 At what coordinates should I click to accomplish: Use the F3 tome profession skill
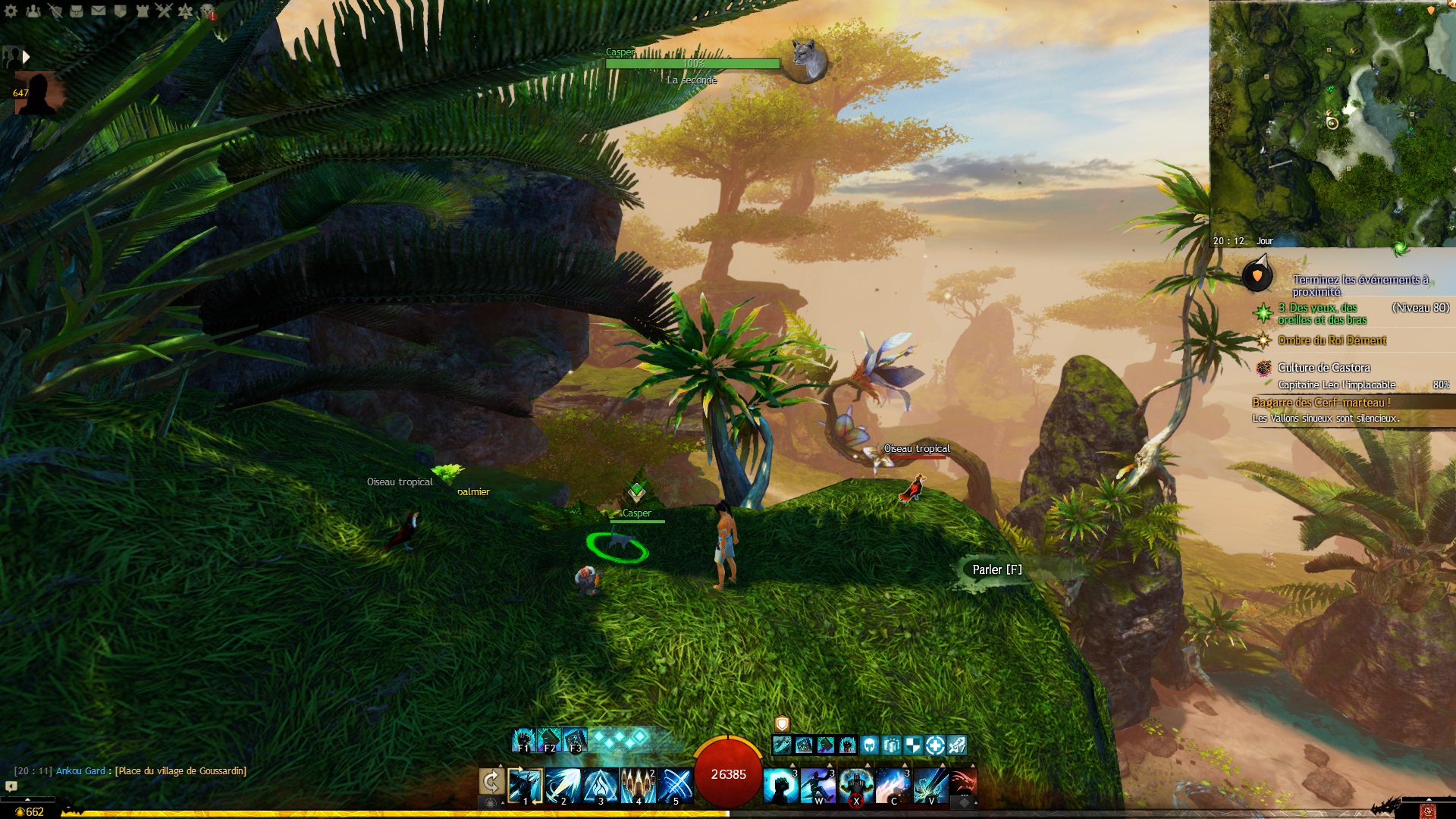tap(575, 739)
